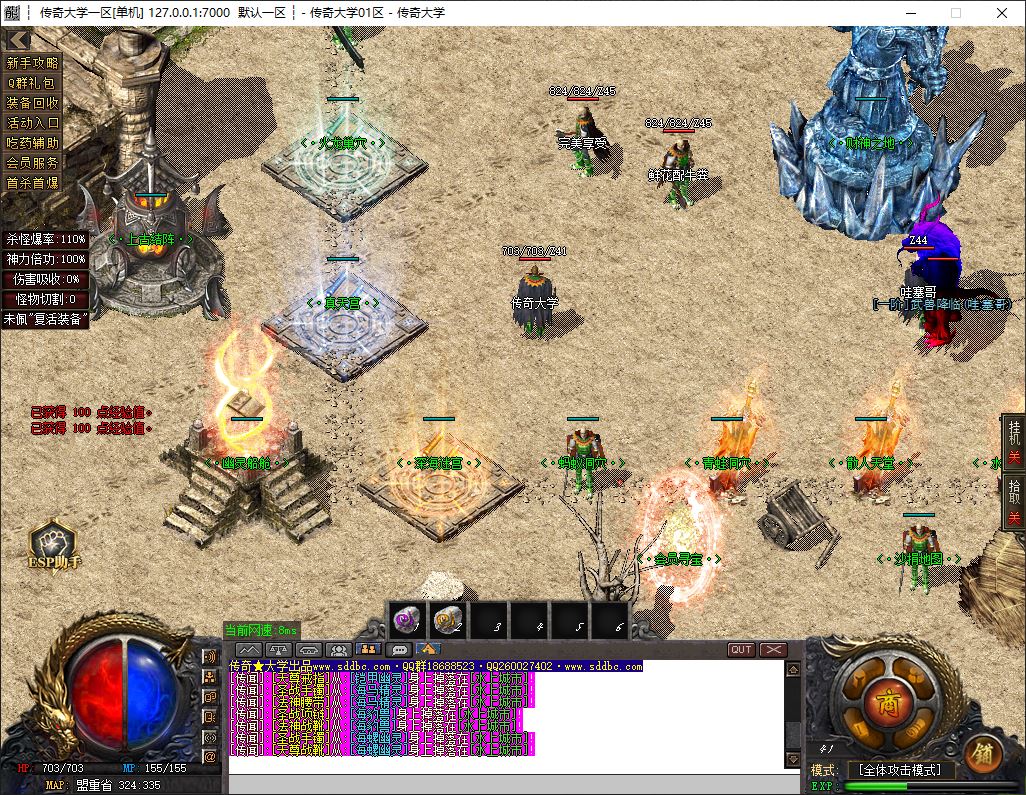This screenshot has height=795, width=1026.
Task: Collapse the left menu with the arrow button
Action: click(x=18, y=39)
